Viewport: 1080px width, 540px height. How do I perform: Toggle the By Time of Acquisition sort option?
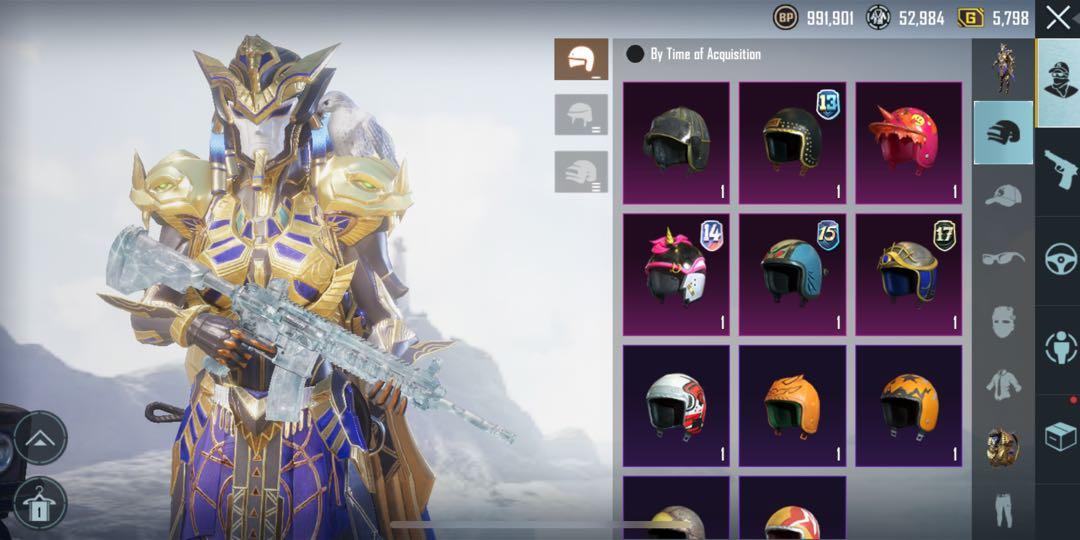click(x=635, y=54)
